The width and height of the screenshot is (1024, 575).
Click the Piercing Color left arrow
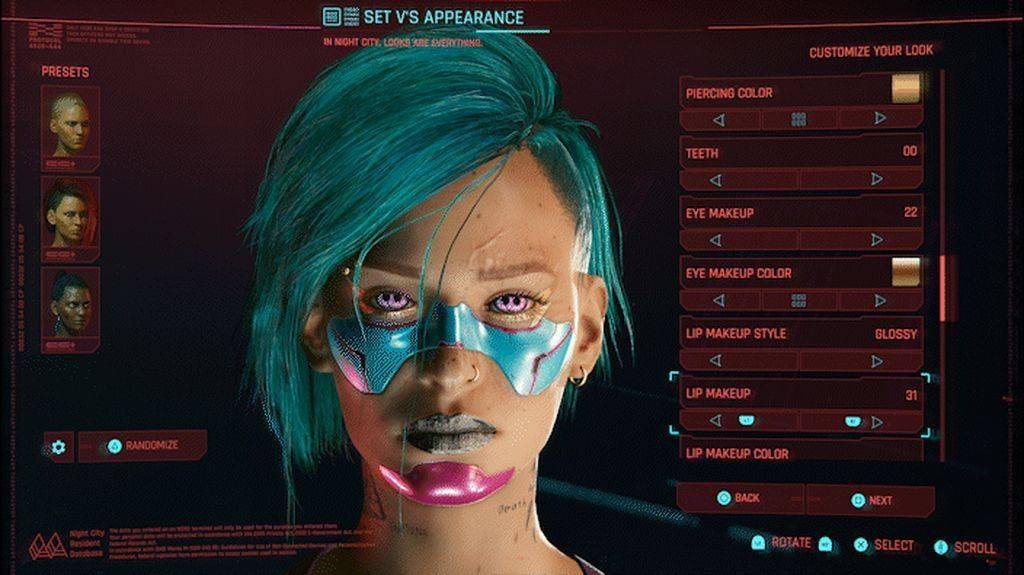tap(718, 119)
